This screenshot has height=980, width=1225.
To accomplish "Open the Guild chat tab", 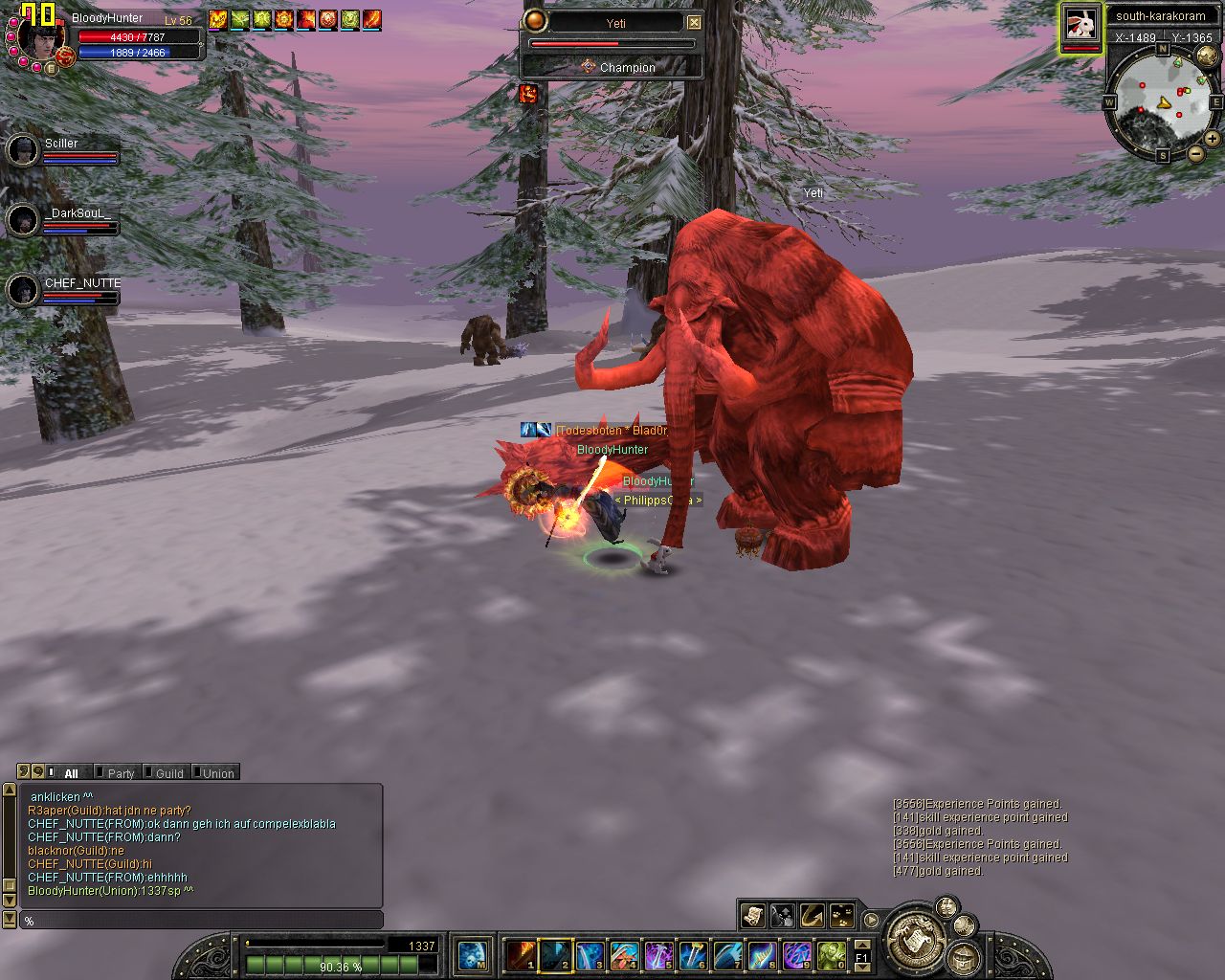I will pyautogui.click(x=167, y=773).
